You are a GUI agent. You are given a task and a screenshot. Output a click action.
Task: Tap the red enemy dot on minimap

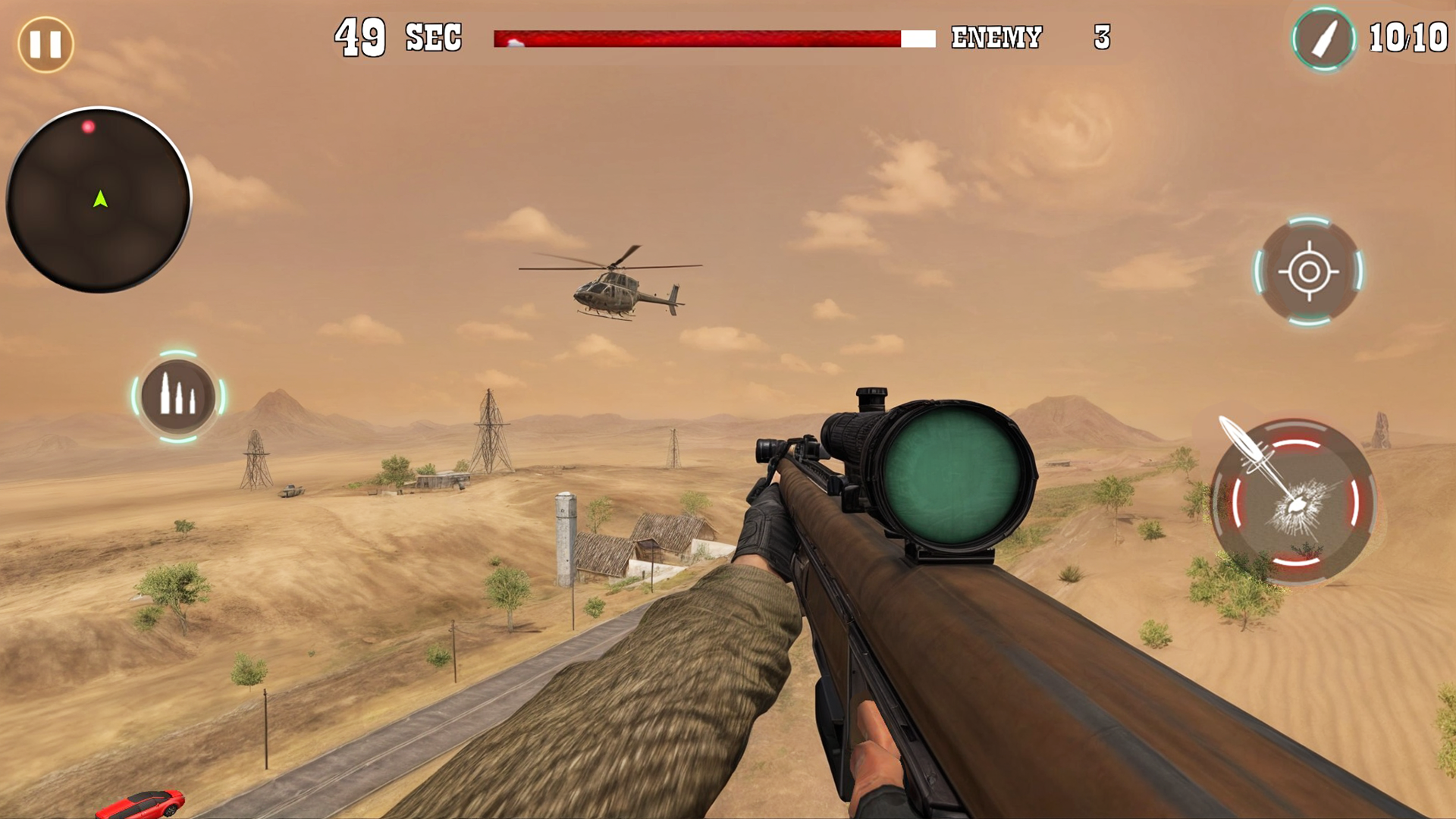point(89,127)
